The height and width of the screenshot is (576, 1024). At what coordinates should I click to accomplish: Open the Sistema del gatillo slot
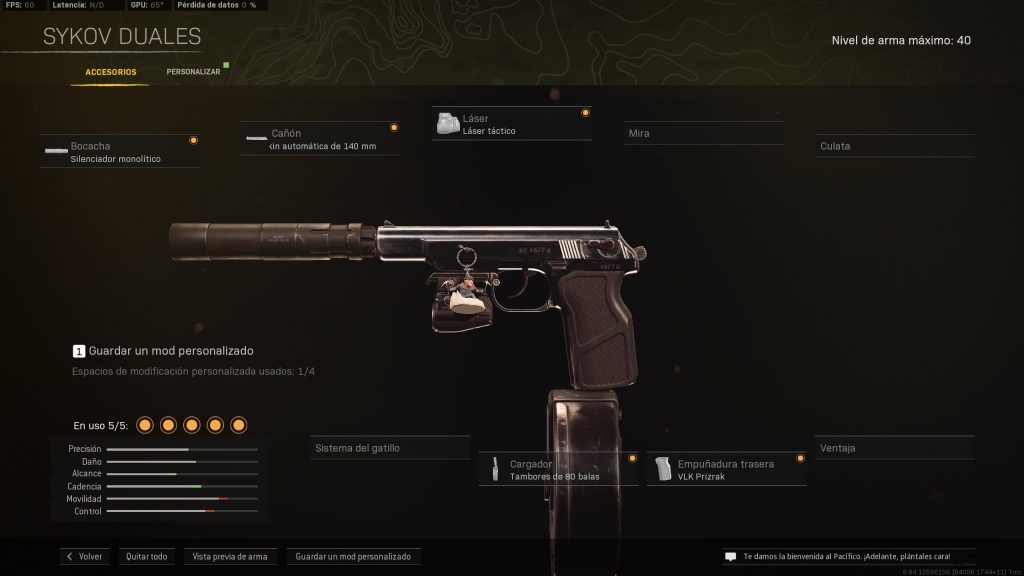coord(390,448)
